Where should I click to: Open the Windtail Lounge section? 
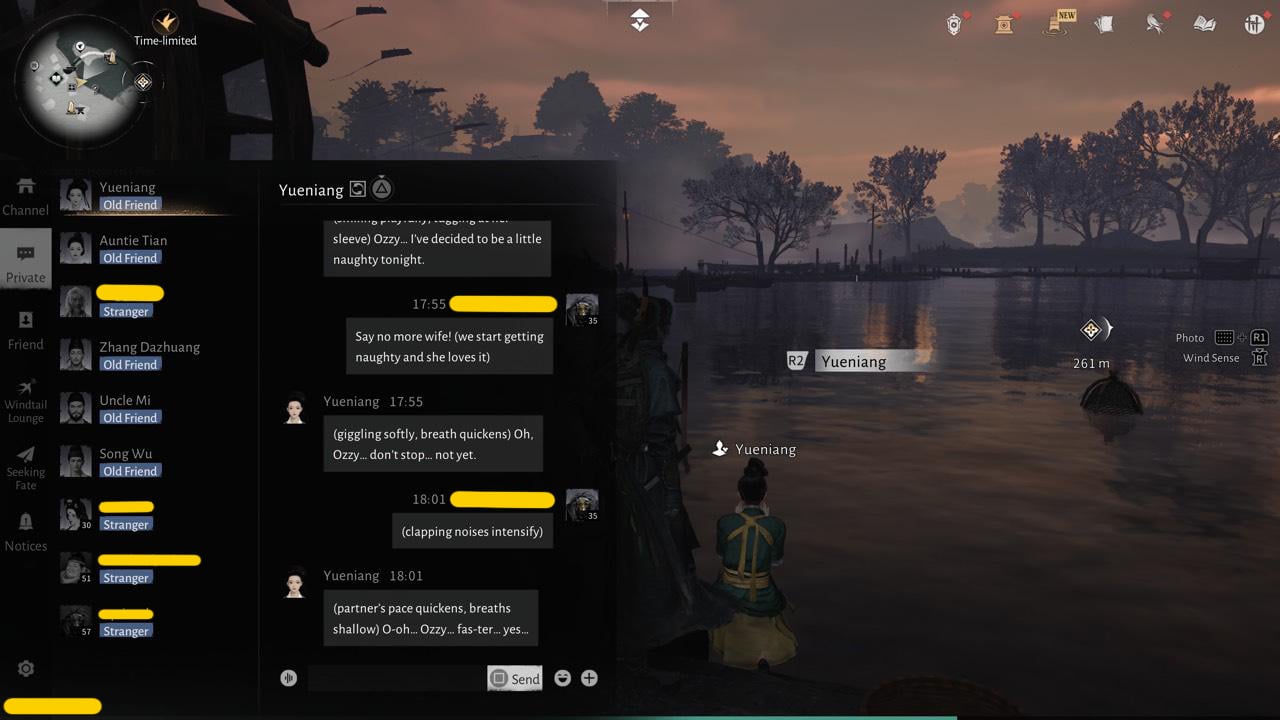coord(26,398)
